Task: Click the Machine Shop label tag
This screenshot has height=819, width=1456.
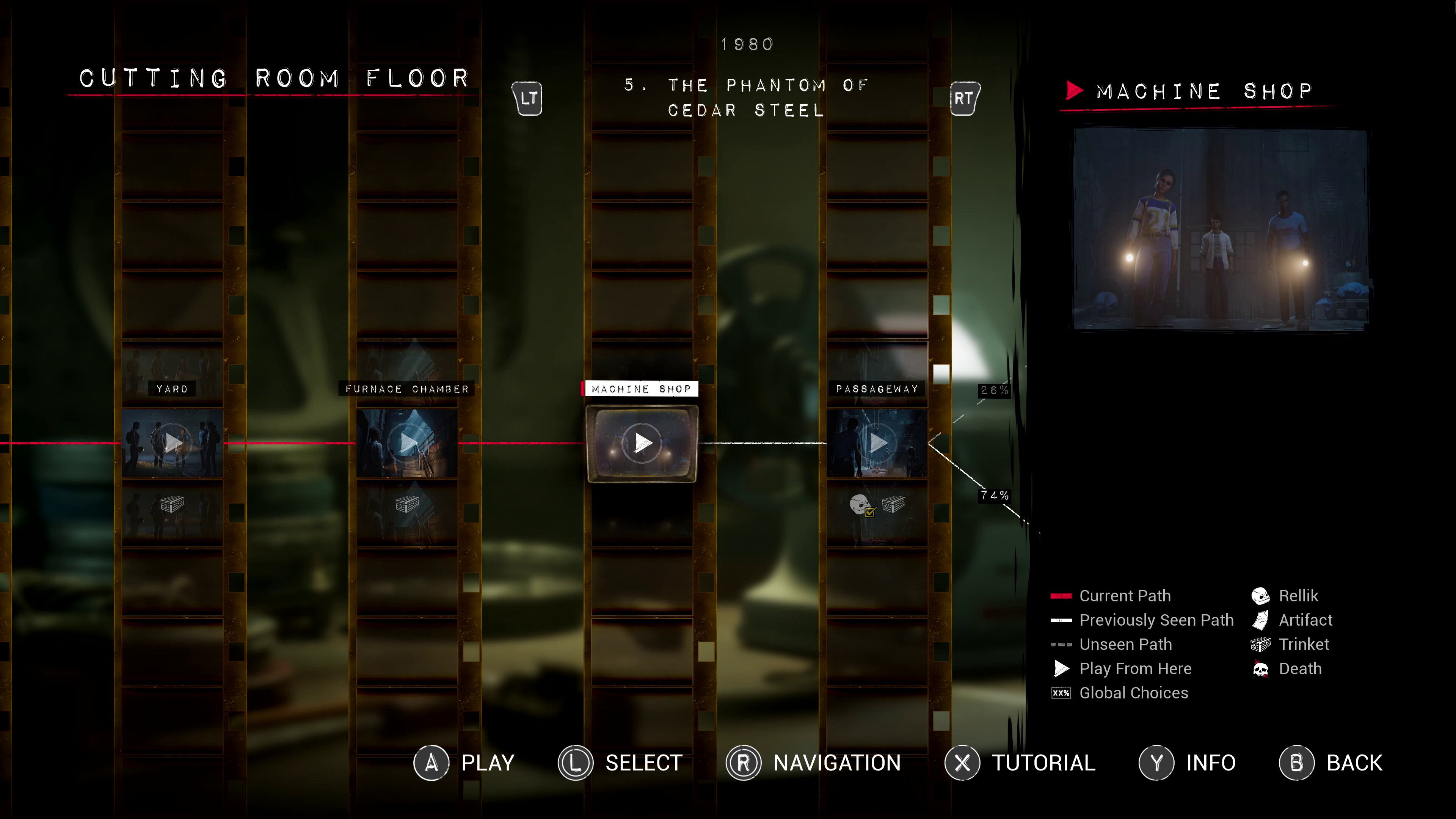Action: pos(641,389)
